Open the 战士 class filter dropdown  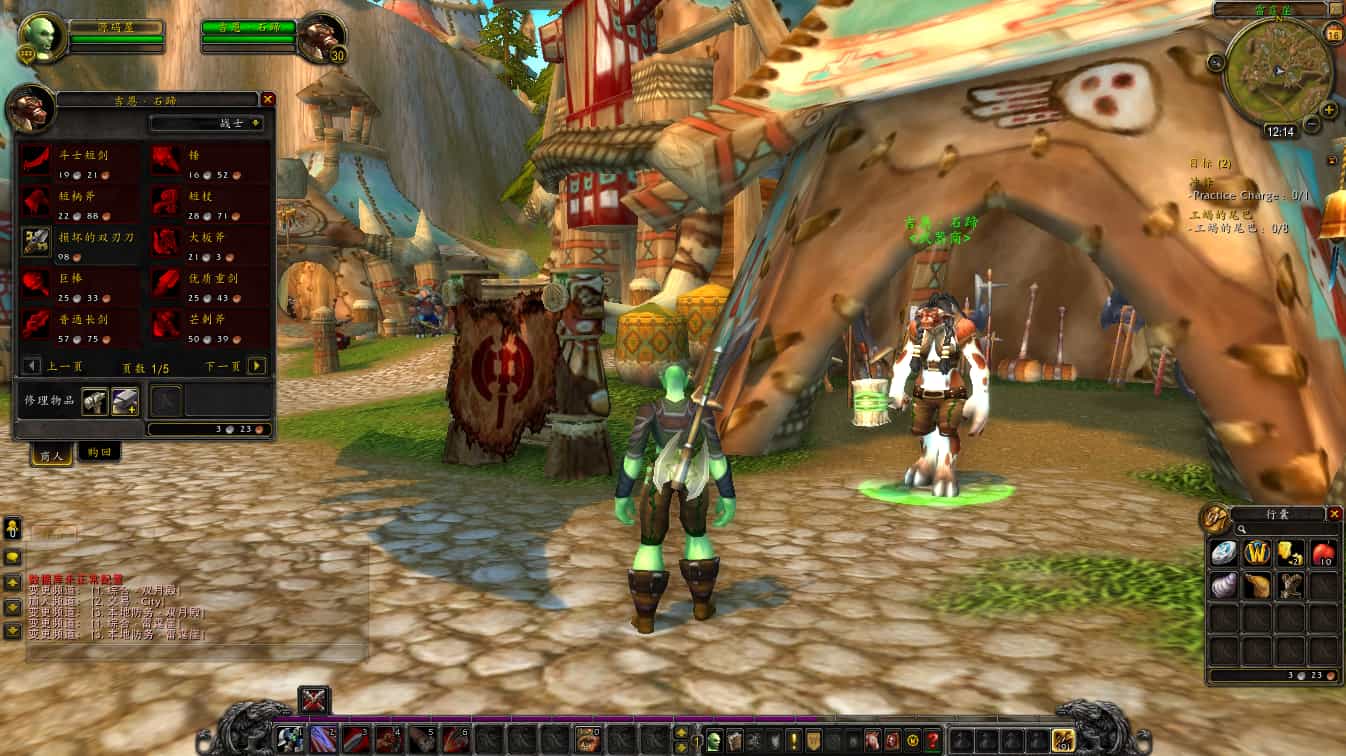click(x=207, y=123)
